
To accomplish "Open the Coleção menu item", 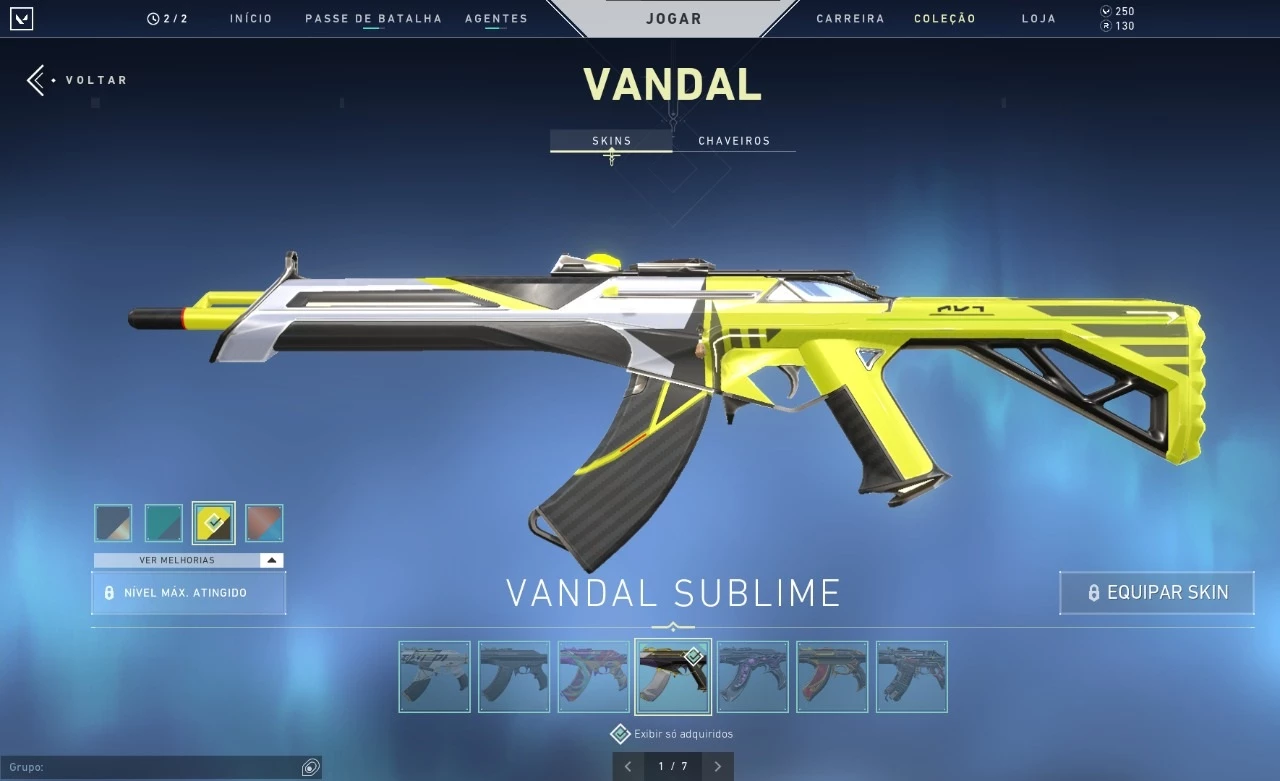I will point(944,18).
